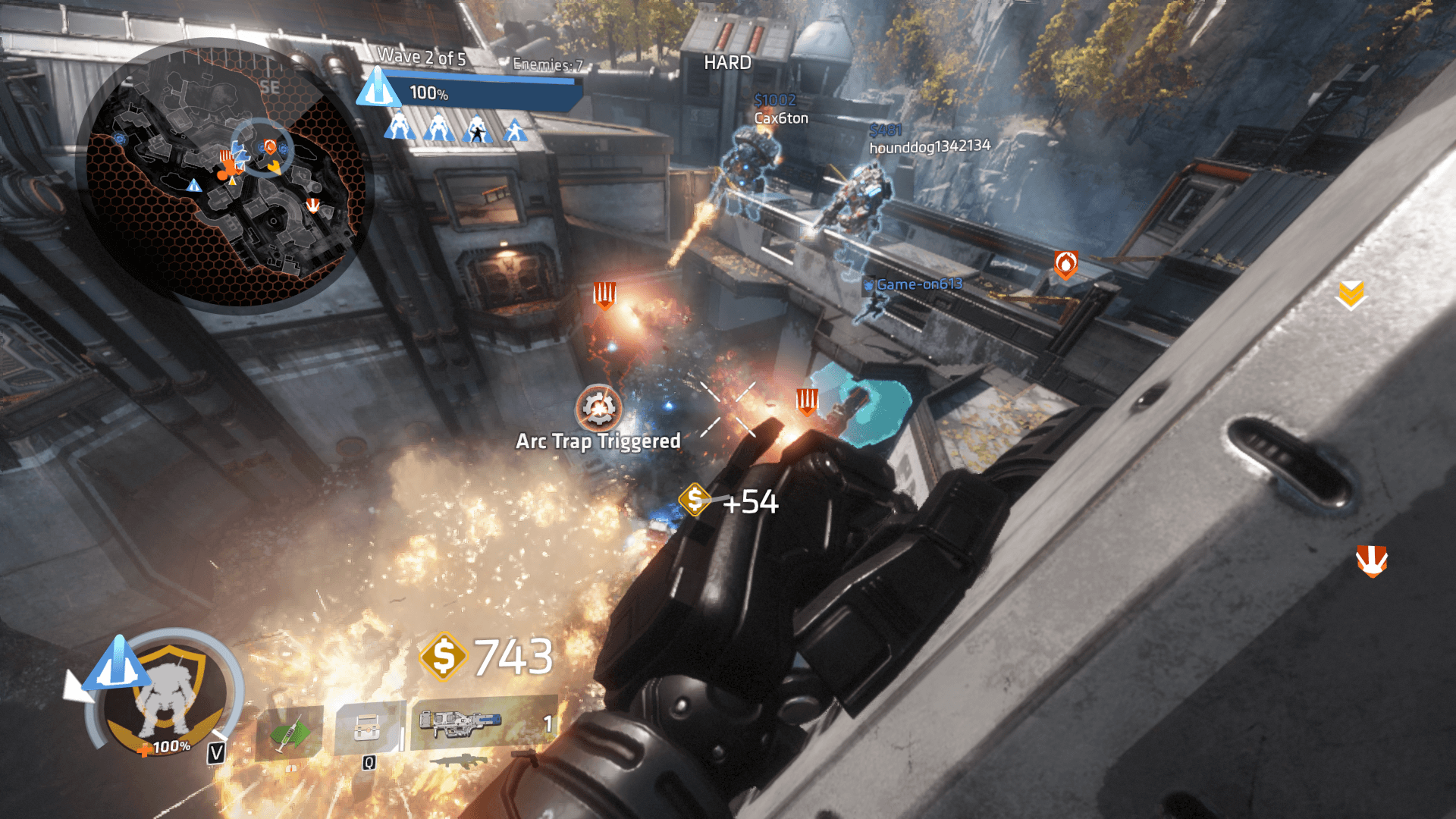
Task: Click the Game-on613 teammate label
Action: [918, 284]
